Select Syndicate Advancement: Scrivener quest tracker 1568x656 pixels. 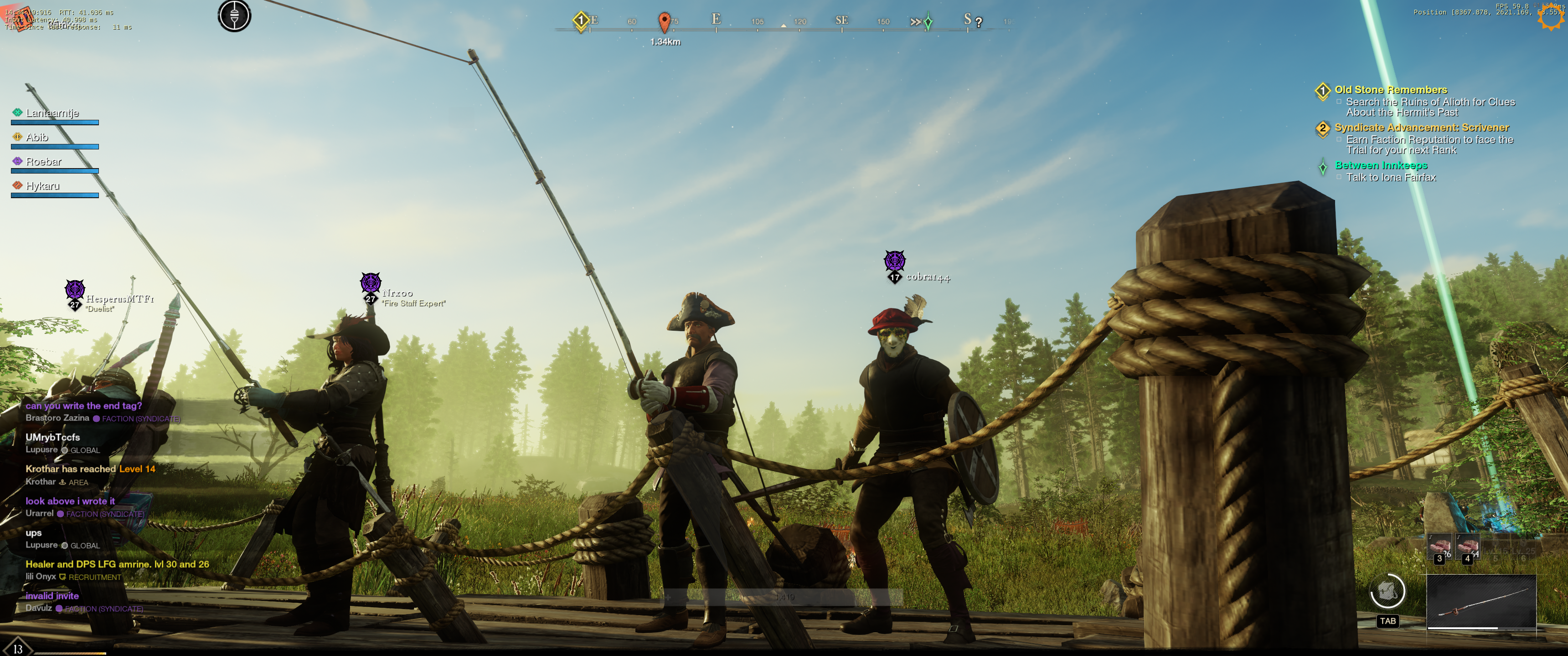click(1421, 128)
